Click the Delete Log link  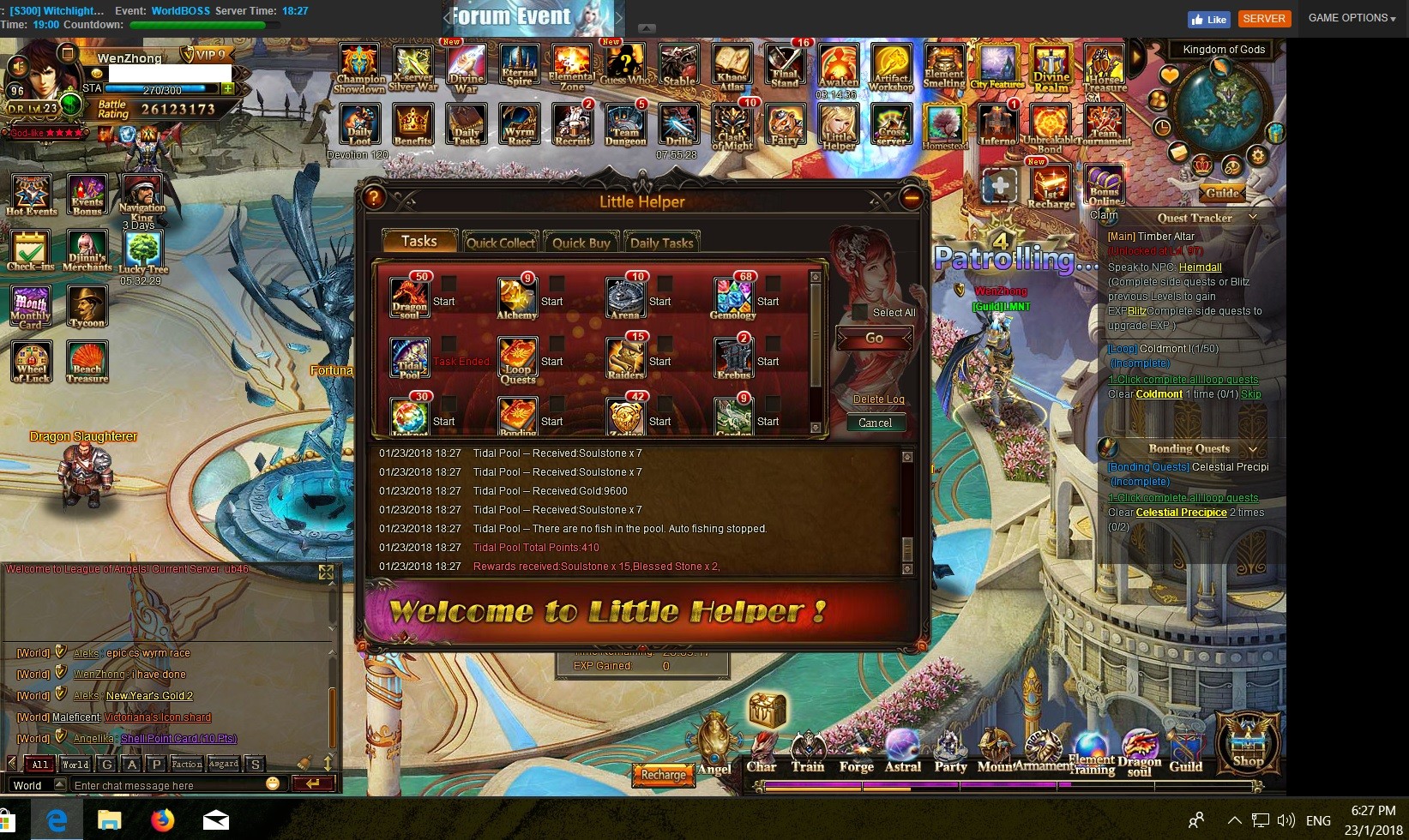(x=878, y=399)
